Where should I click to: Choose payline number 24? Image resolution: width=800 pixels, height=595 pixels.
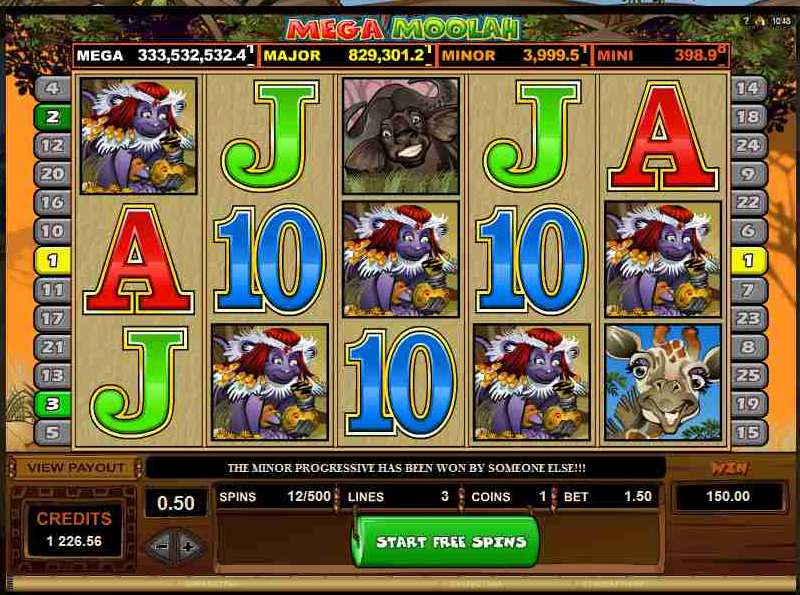(747, 145)
